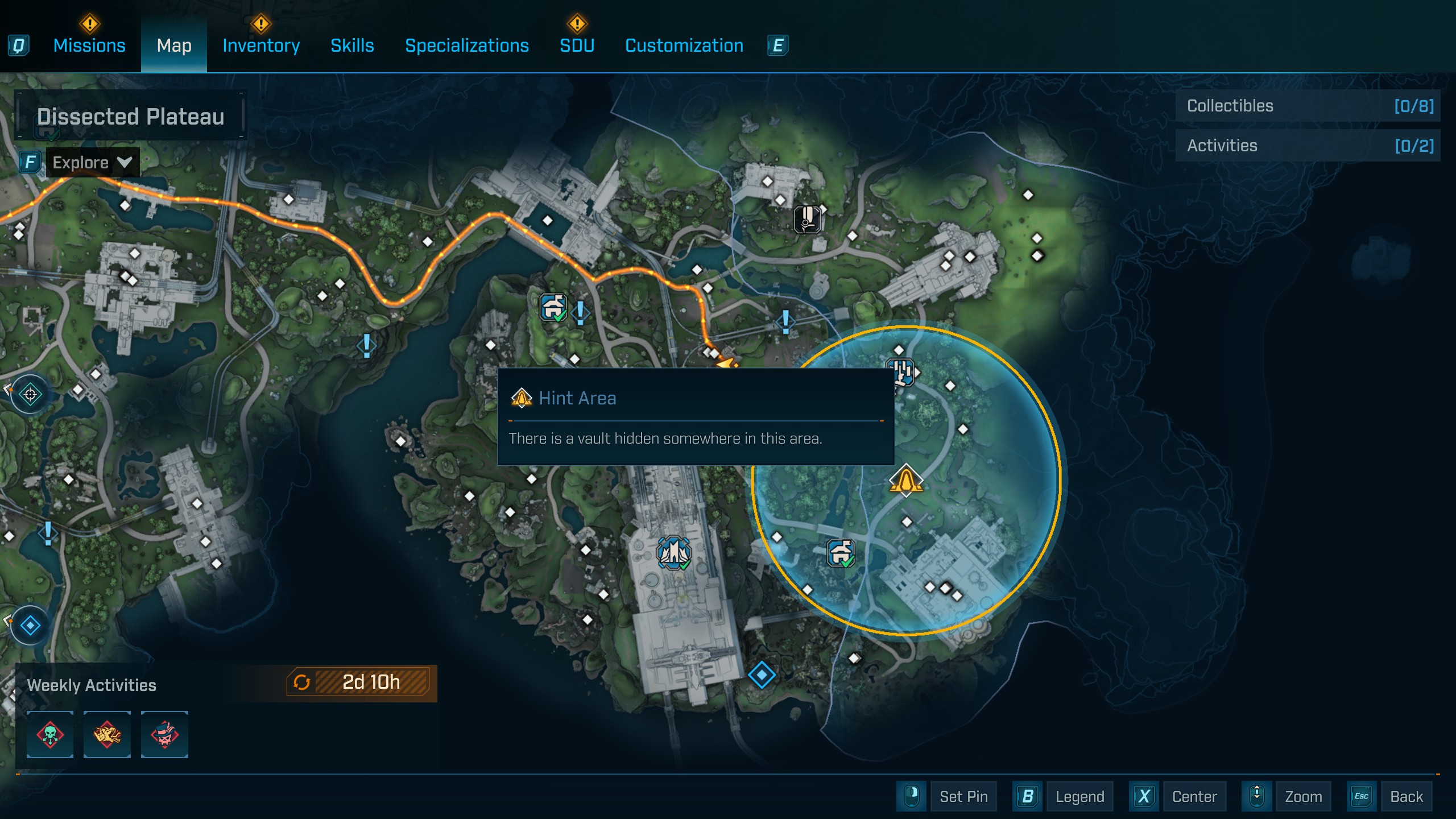Open the Skills tab
1456x819 pixels.
click(x=352, y=45)
